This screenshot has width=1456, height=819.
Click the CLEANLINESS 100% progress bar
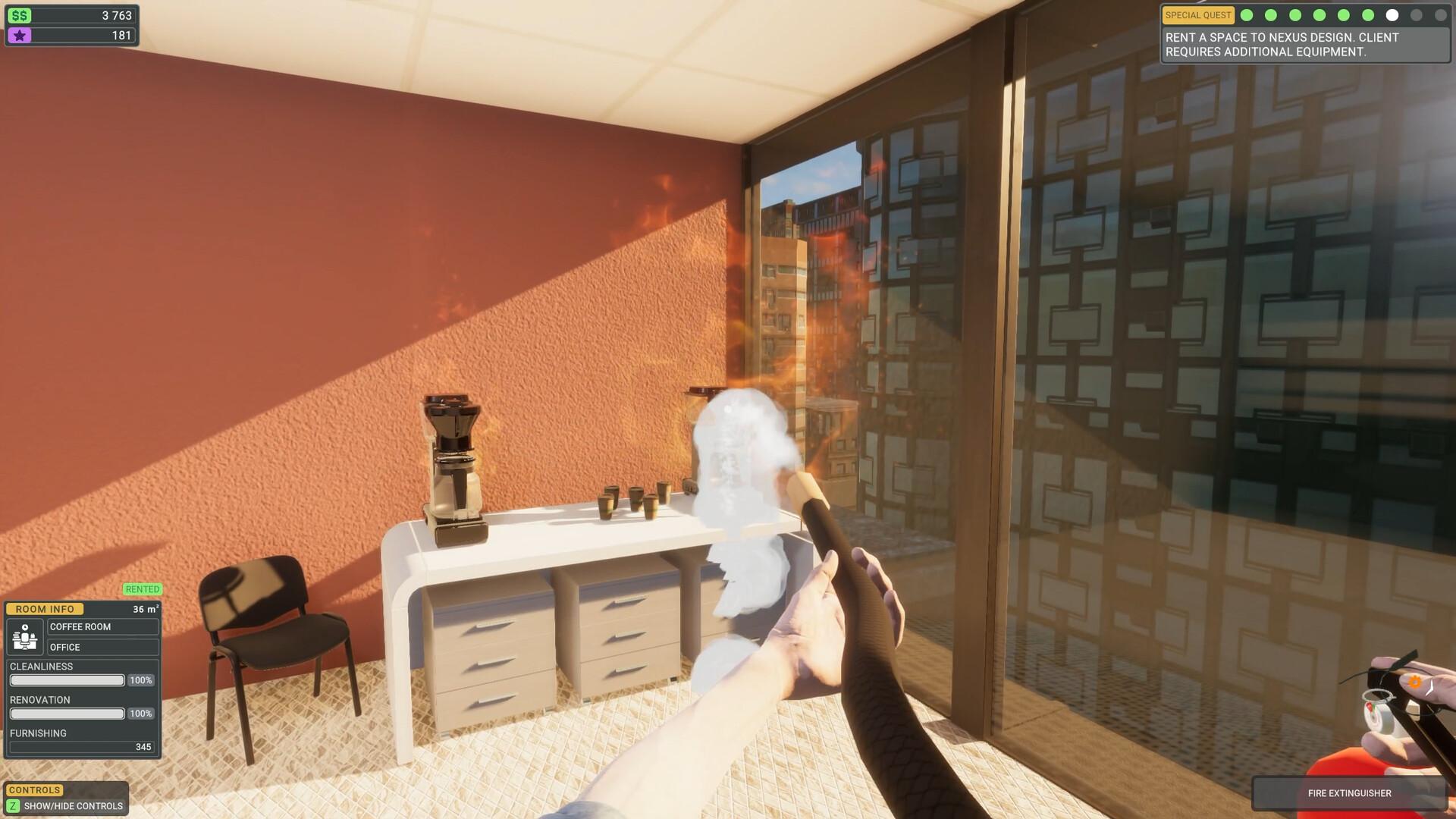[66, 680]
